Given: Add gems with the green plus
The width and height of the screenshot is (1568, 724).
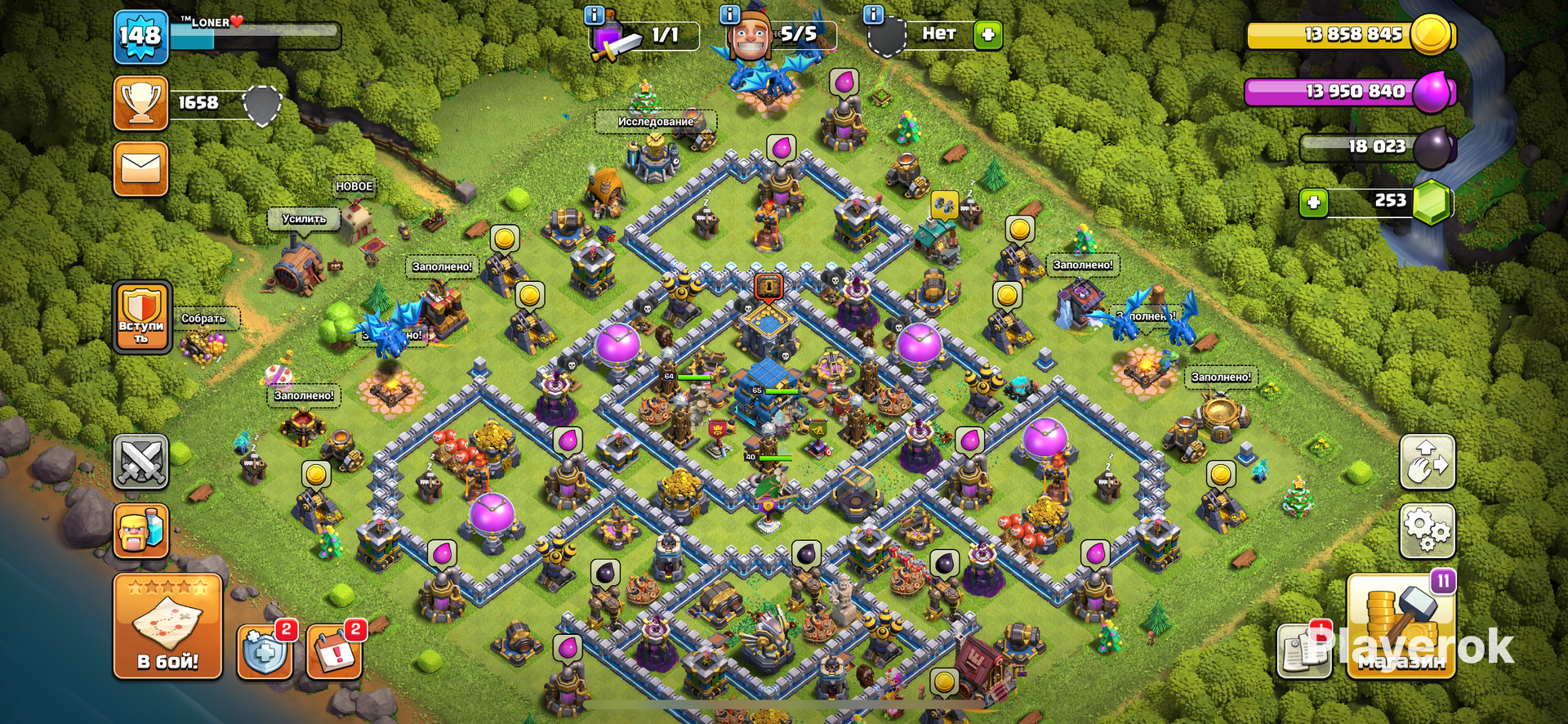Looking at the screenshot, I should pyautogui.click(x=1313, y=202).
